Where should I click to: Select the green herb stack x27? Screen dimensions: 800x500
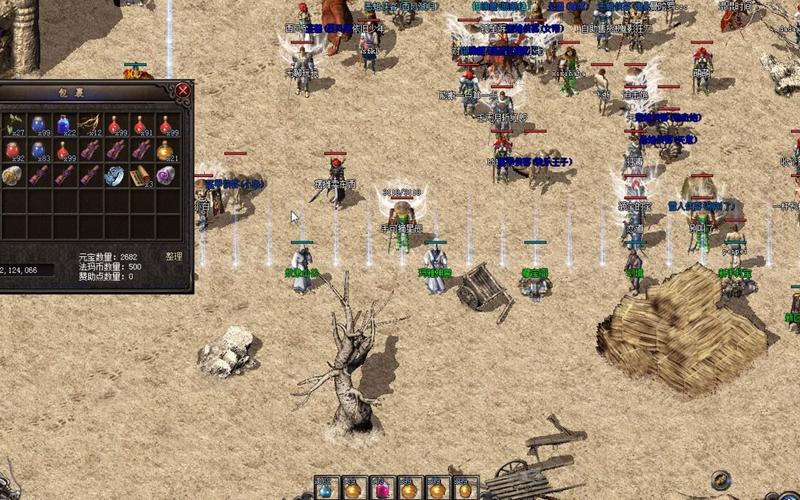(14, 124)
